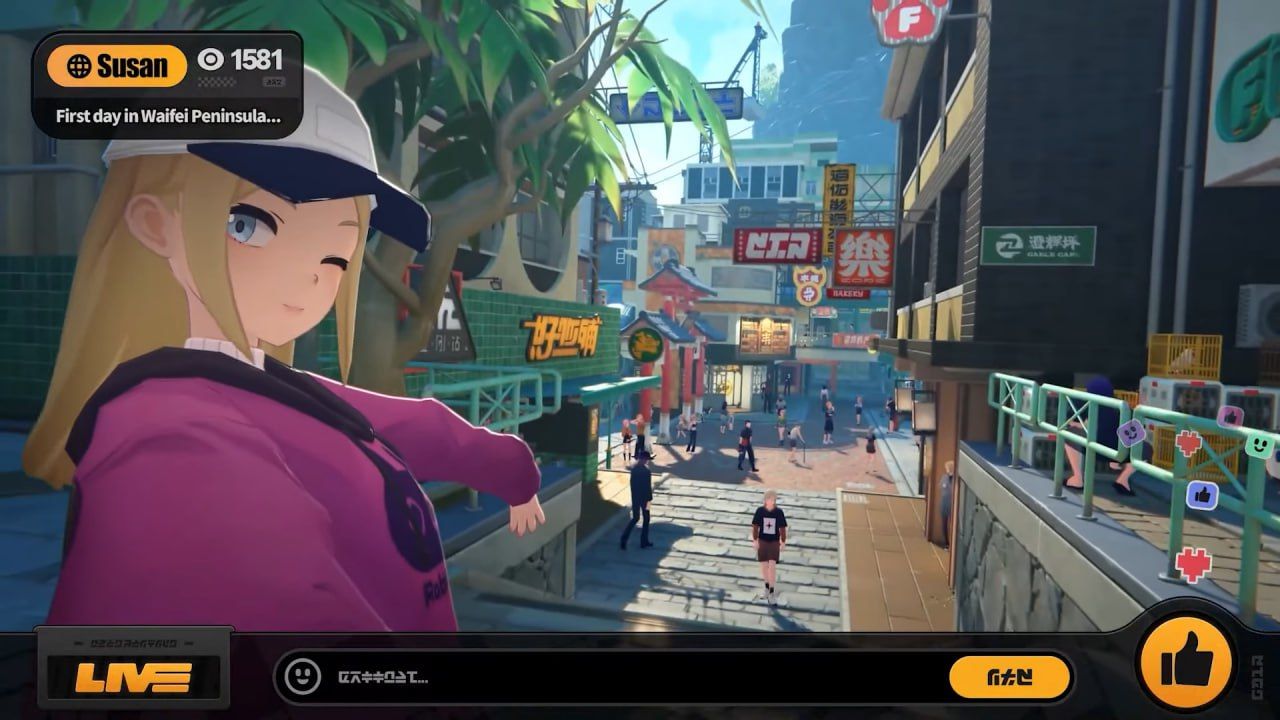Click the Susan streamer name badge
The width and height of the screenshot is (1280, 720).
(x=117, y=66)
